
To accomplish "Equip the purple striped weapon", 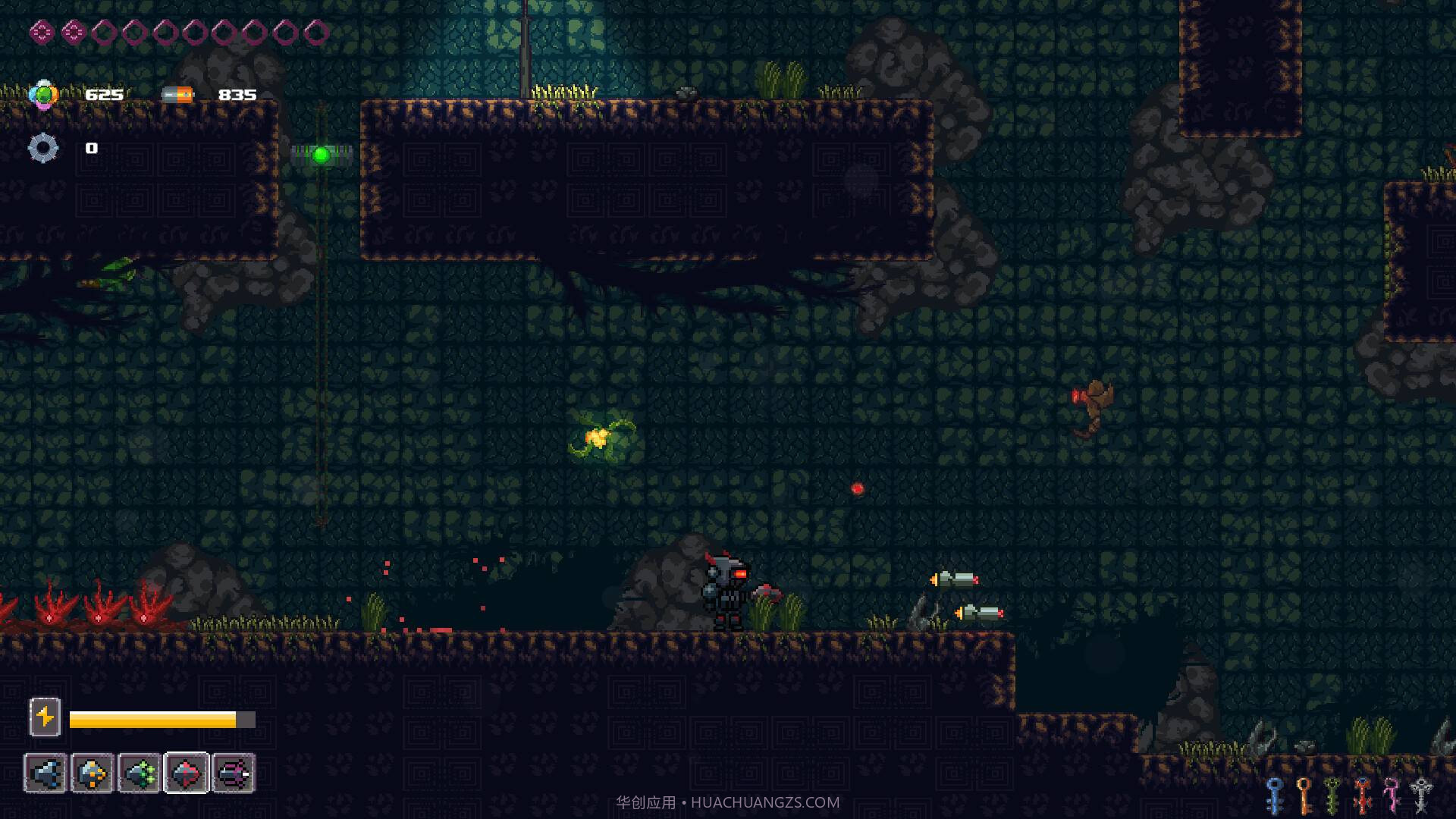I will tap(234, 773).
